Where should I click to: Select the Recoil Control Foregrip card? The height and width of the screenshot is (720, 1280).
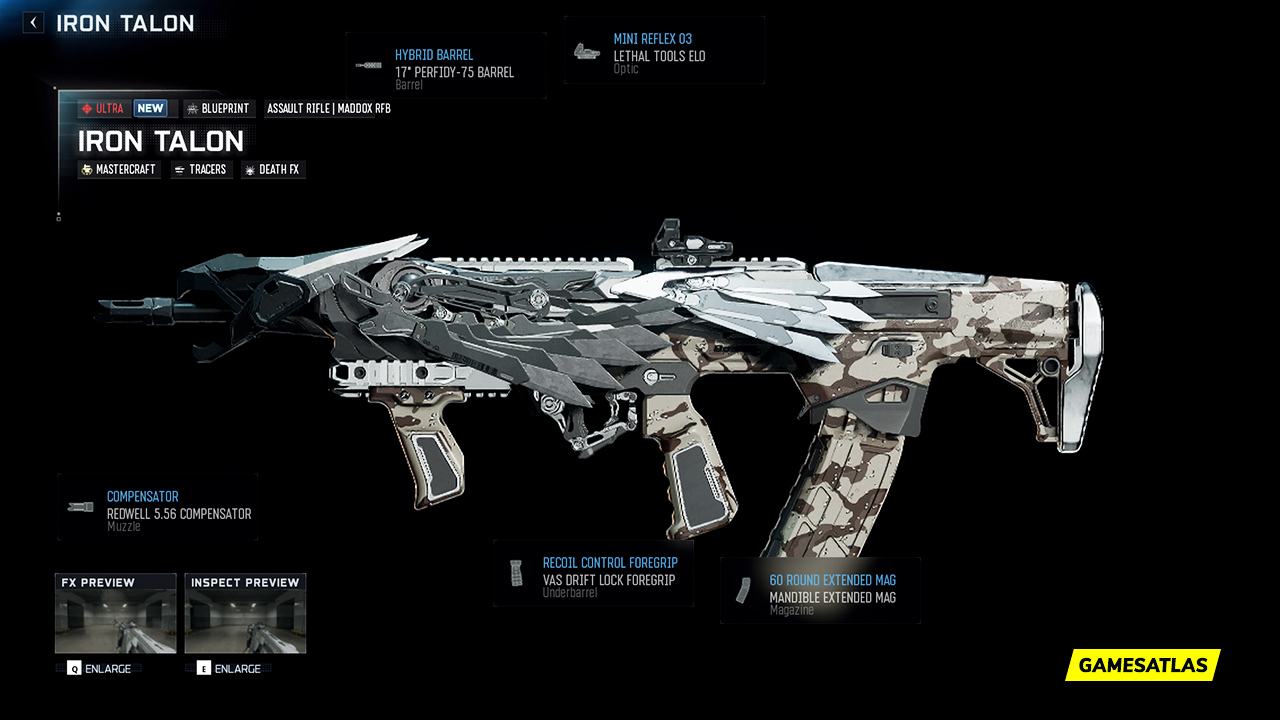tap(593, 572)
